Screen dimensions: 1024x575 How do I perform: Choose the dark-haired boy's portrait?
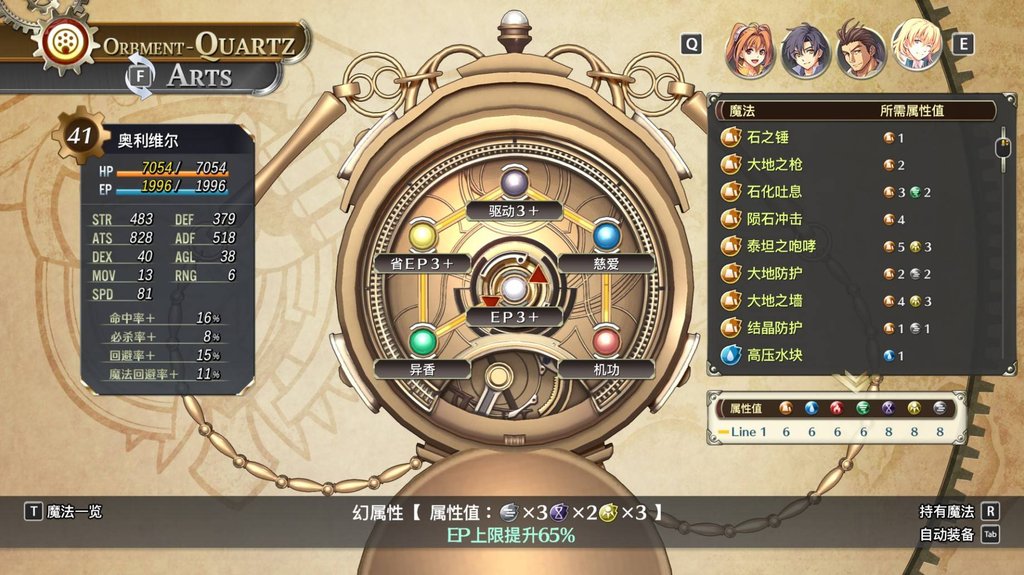pos(805,50)
